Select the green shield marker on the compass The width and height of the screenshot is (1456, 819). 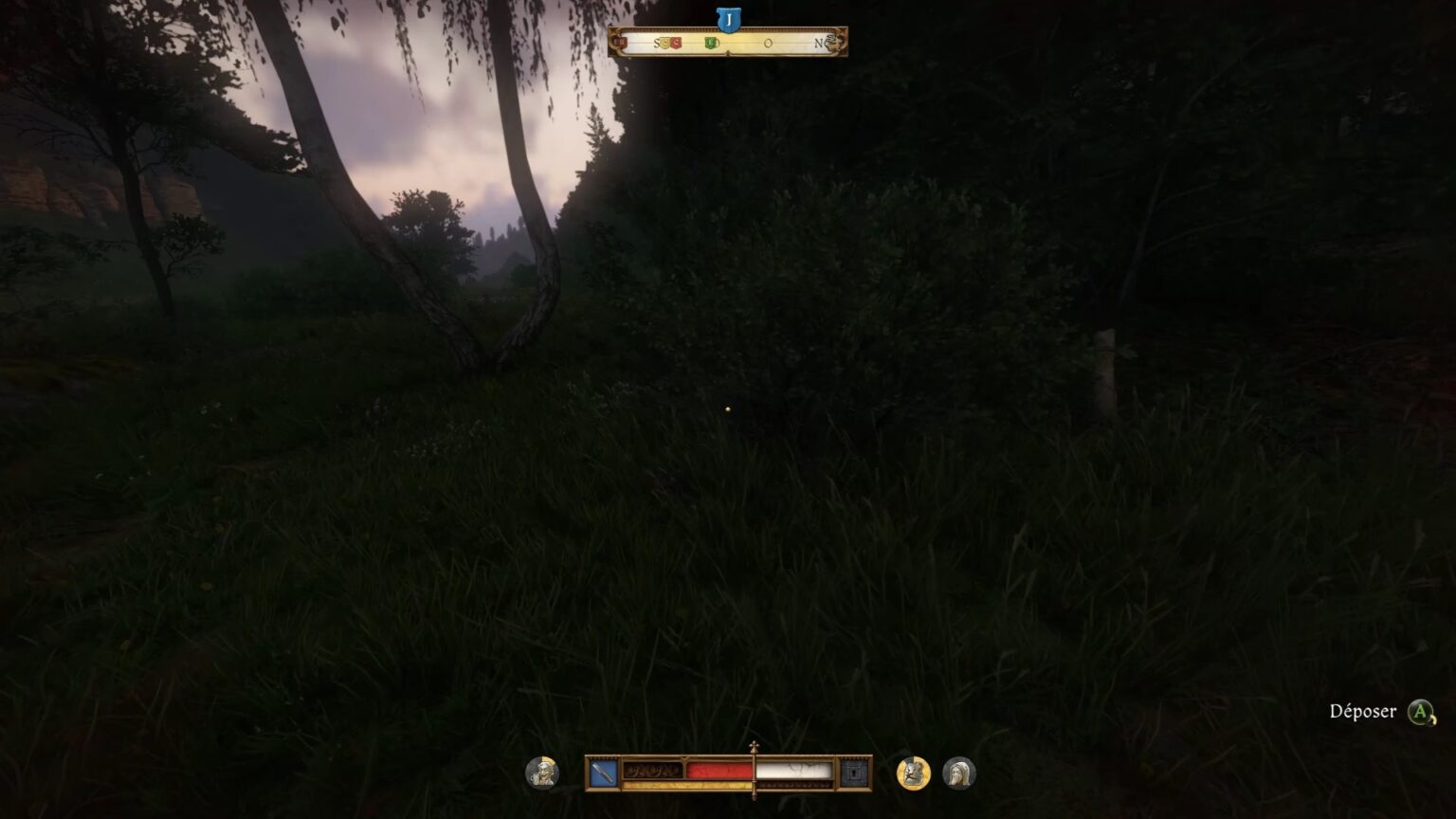pyautogui.click(x=711, y=43)
